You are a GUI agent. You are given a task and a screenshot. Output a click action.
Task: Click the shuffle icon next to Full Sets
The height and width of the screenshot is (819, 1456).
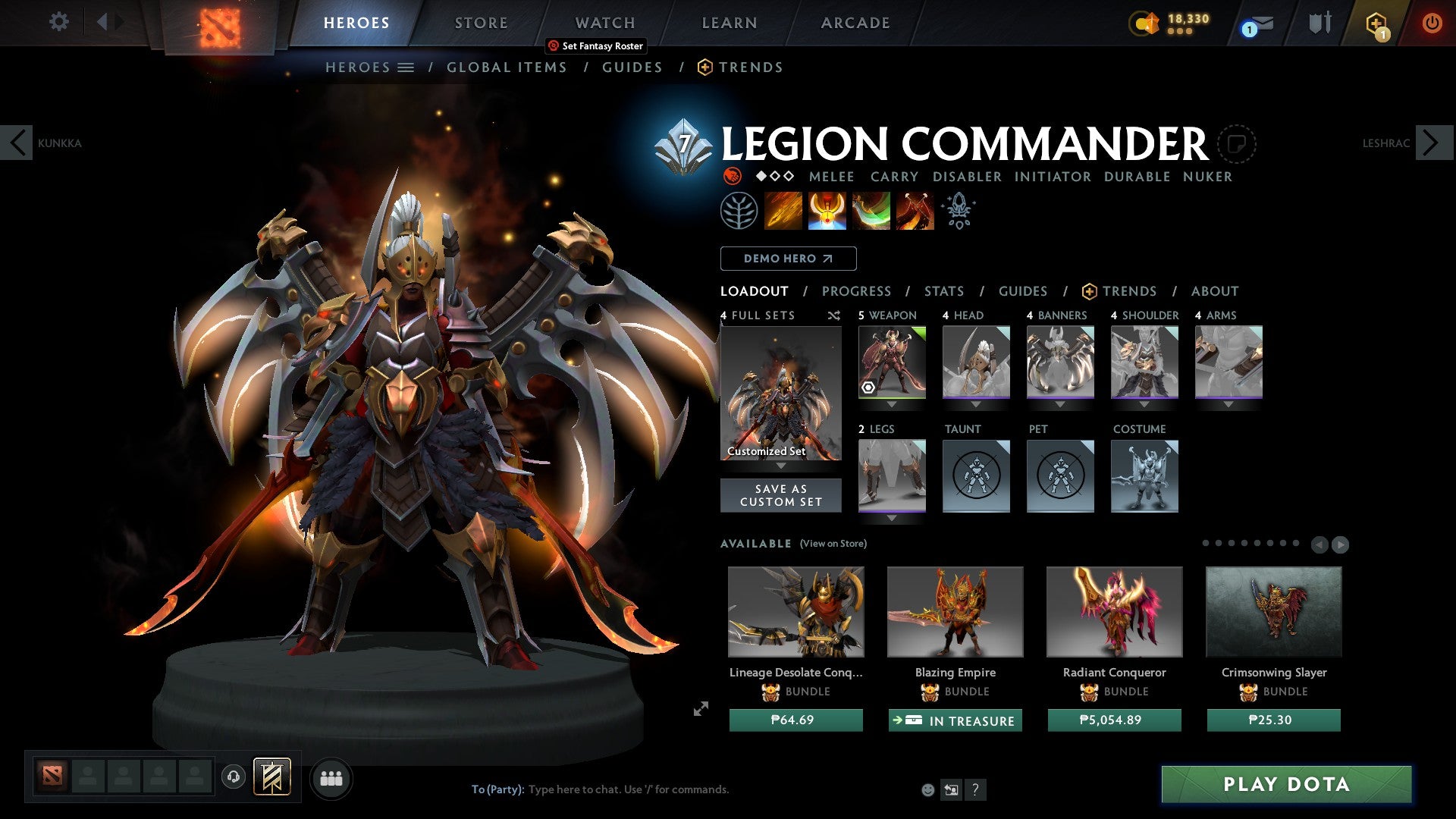click(834, 315)
